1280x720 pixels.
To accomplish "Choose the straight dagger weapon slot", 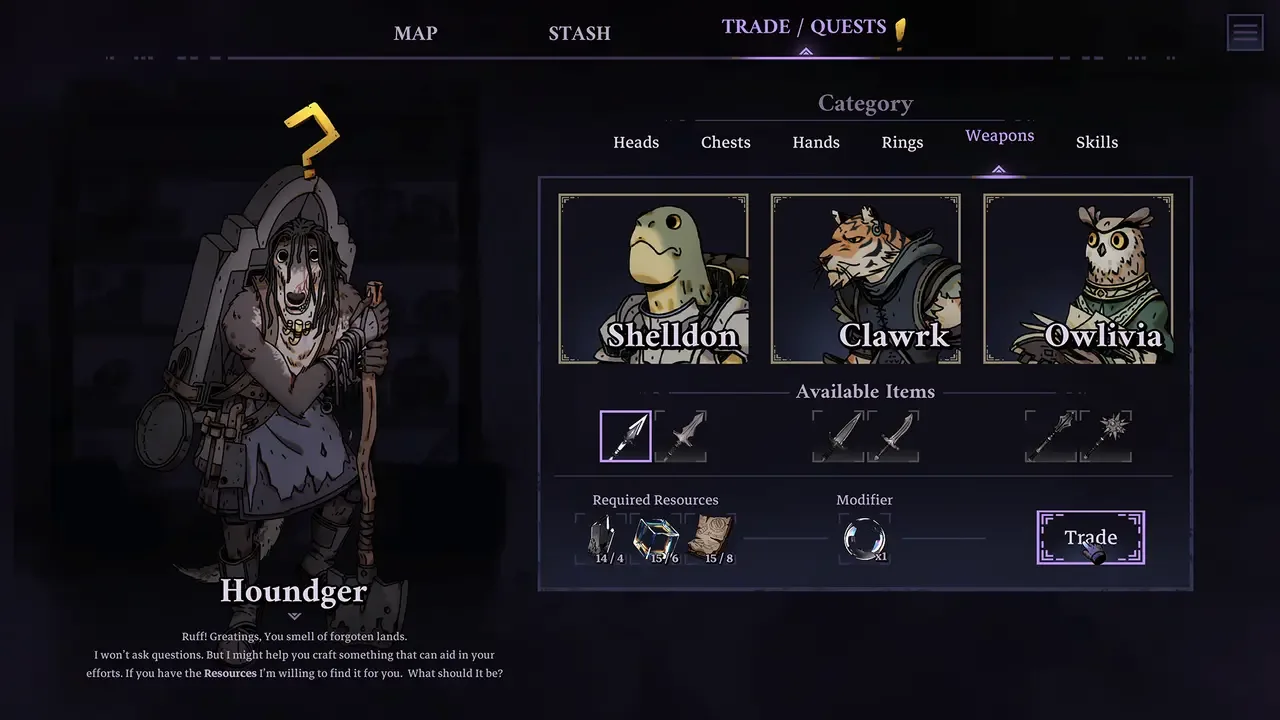I will (x=838, y=436).
